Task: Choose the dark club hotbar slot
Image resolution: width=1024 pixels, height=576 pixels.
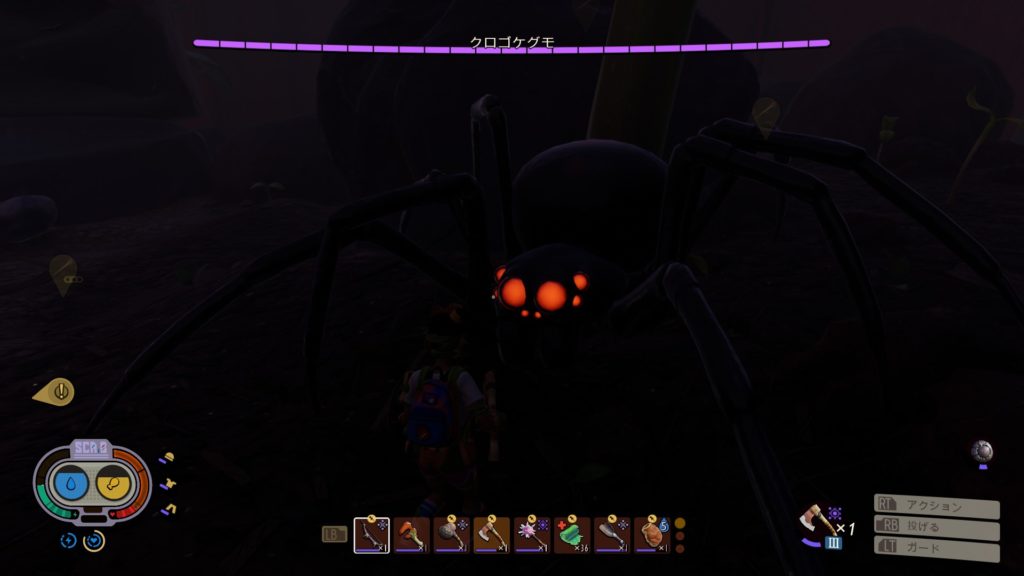Action: (x=611, y=535)
